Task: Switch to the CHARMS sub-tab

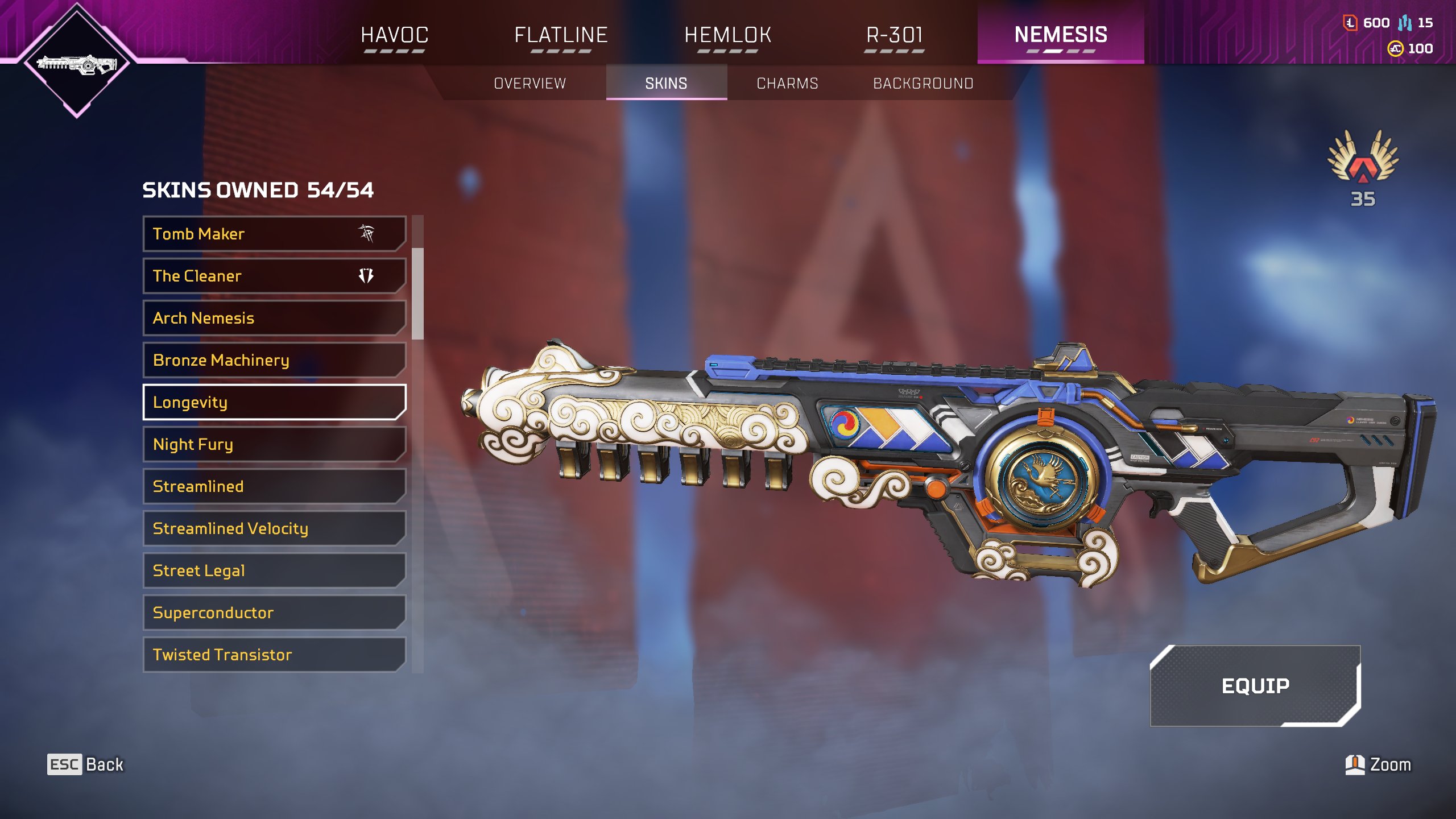Action: pyautogui.click(x=787, y=84)
